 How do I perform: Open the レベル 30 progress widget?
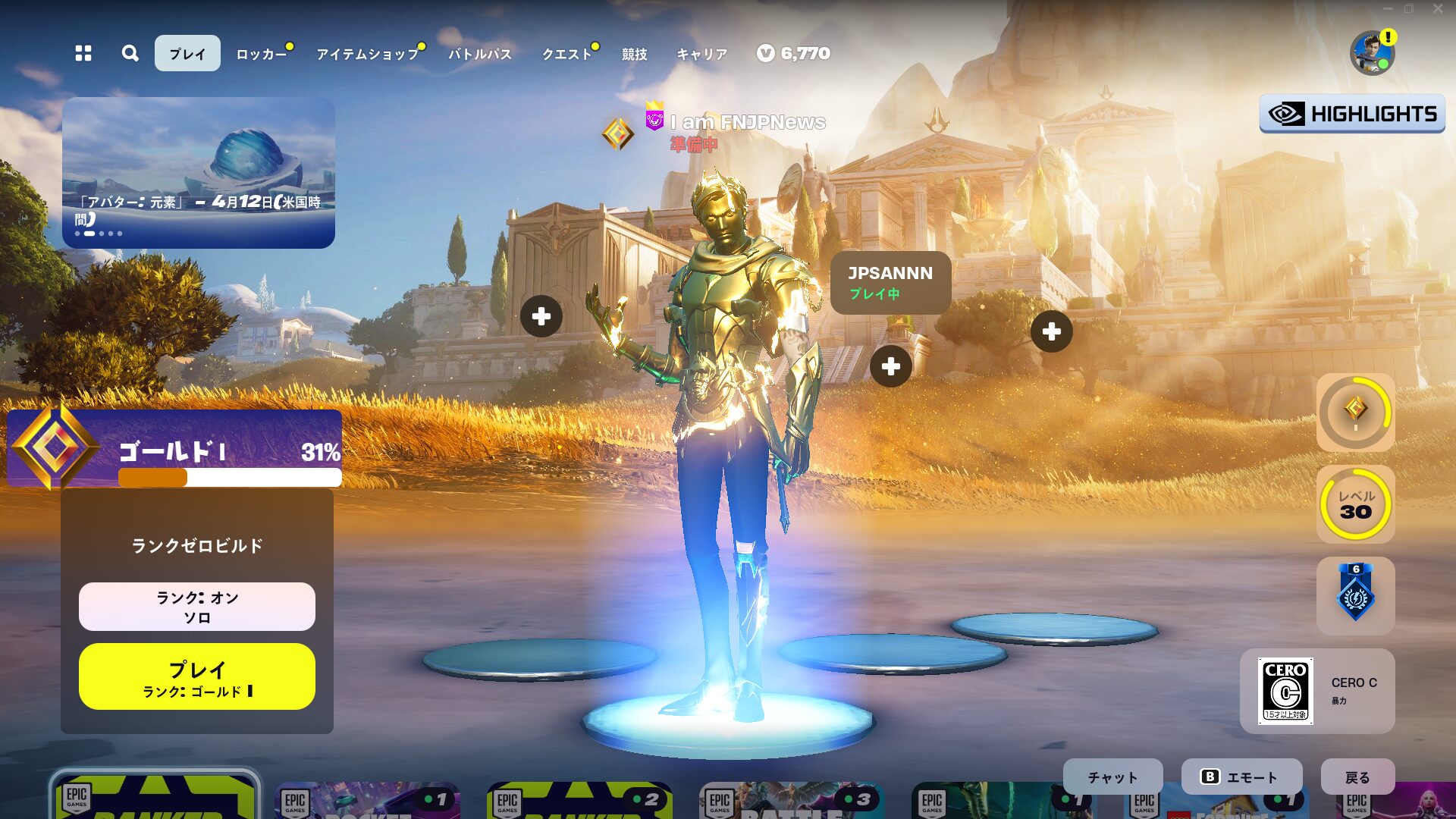point(1355,504)
